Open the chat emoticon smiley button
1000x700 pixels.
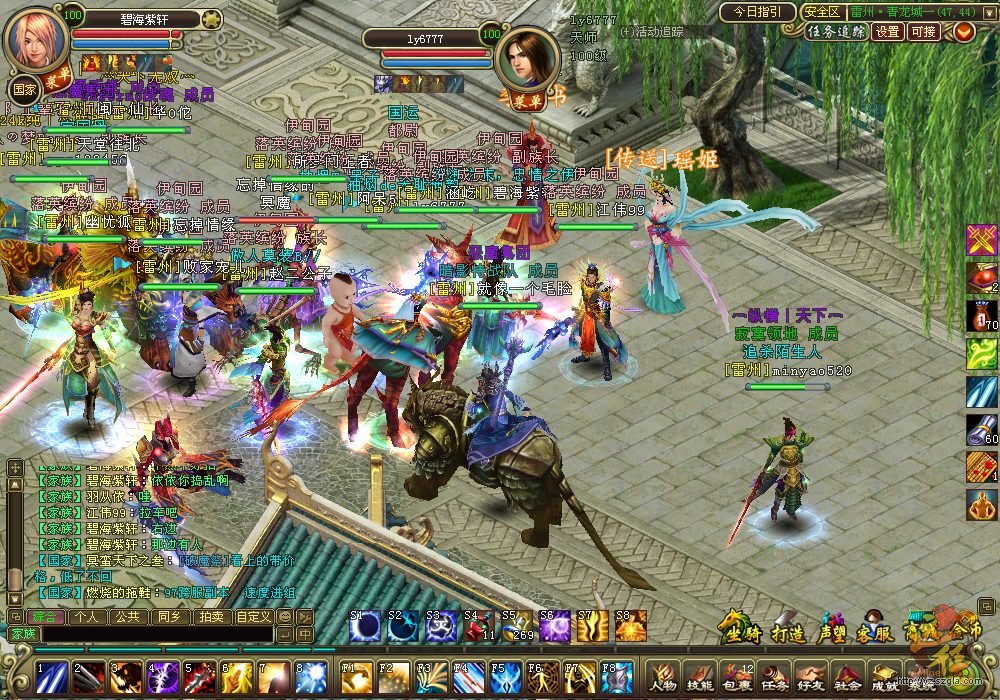283,617
